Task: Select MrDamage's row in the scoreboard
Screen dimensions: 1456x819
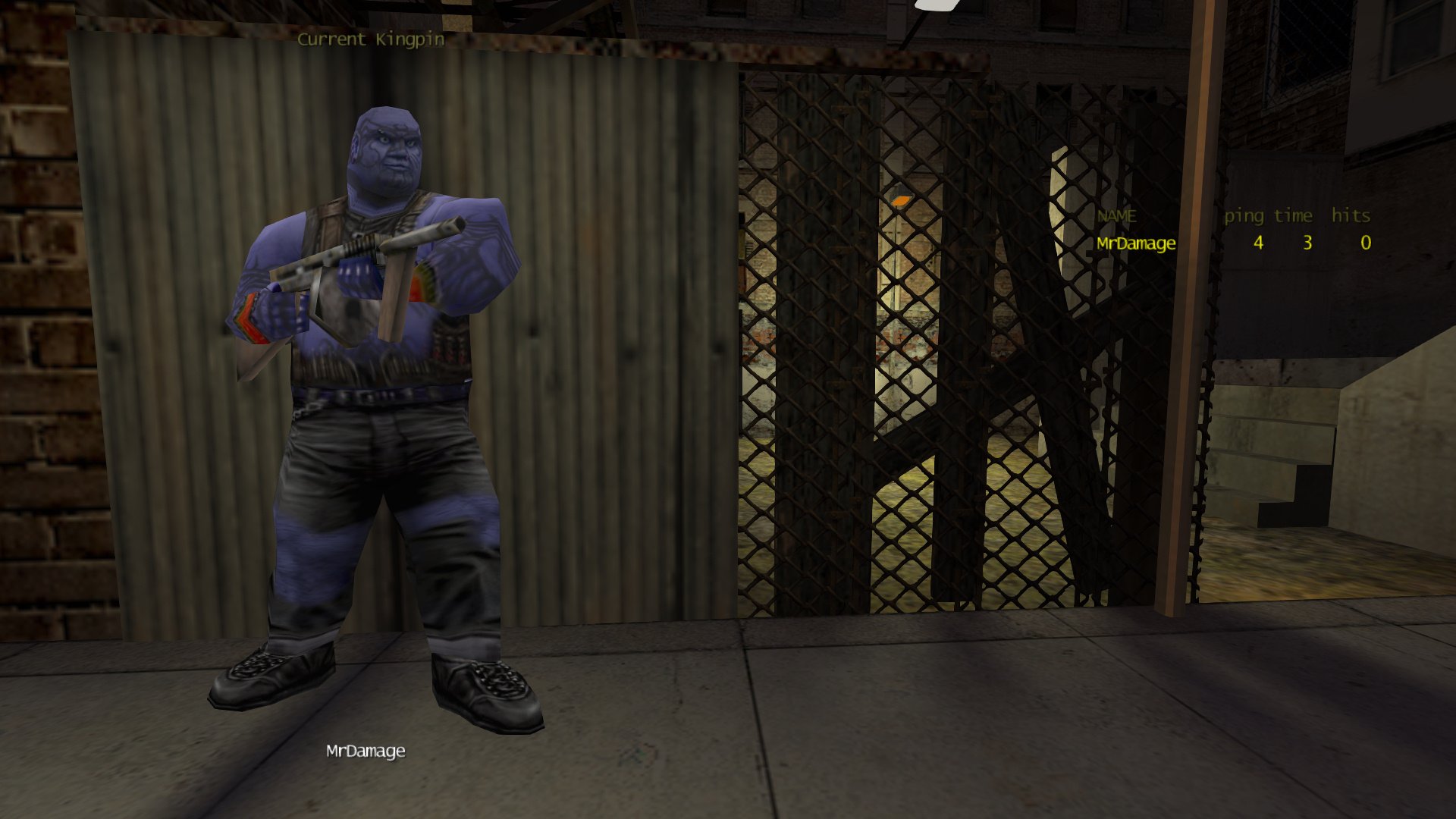Action: point(1136,243)
